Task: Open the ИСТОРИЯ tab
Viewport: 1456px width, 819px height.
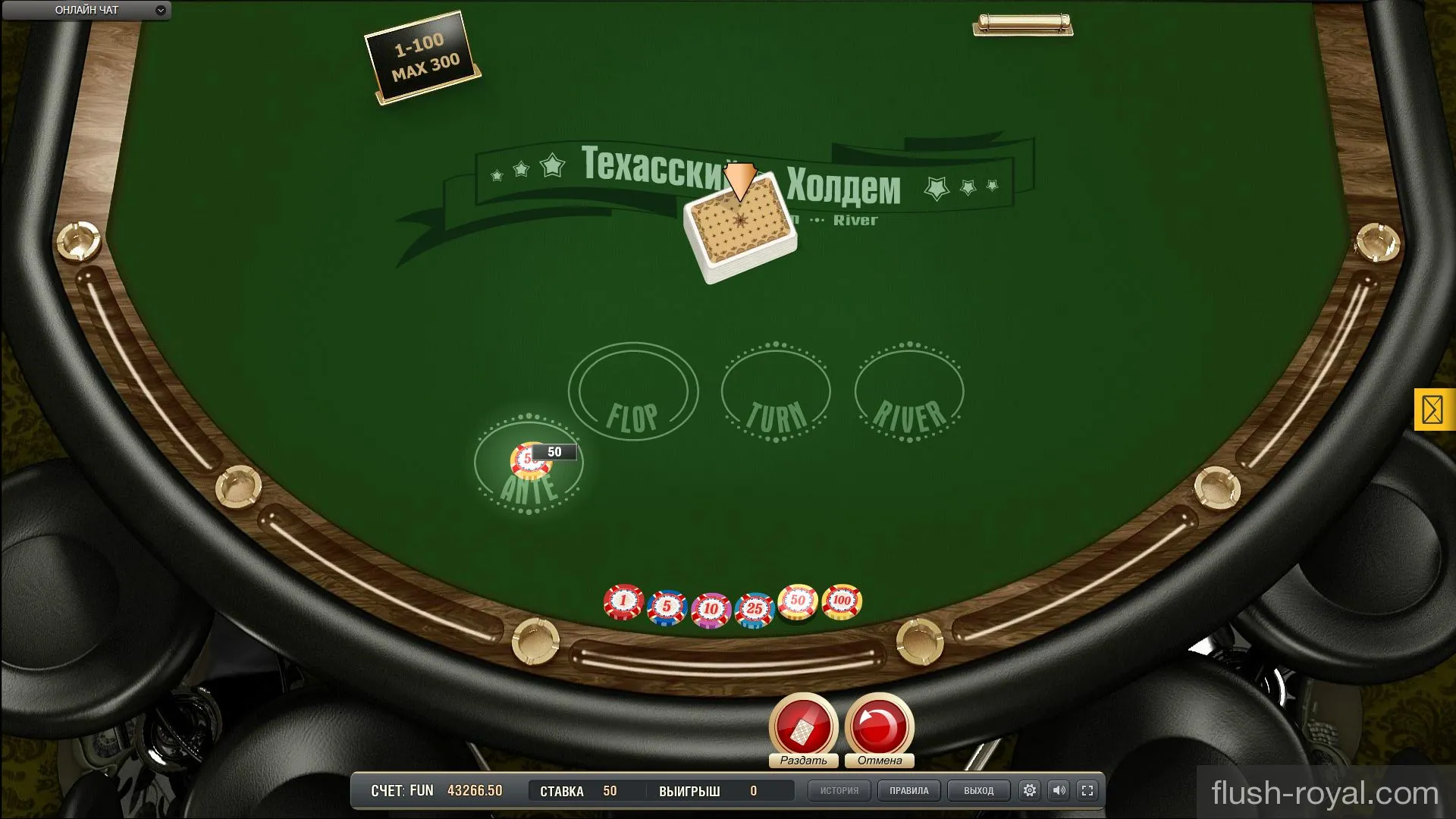Action: tap(839, 790)
